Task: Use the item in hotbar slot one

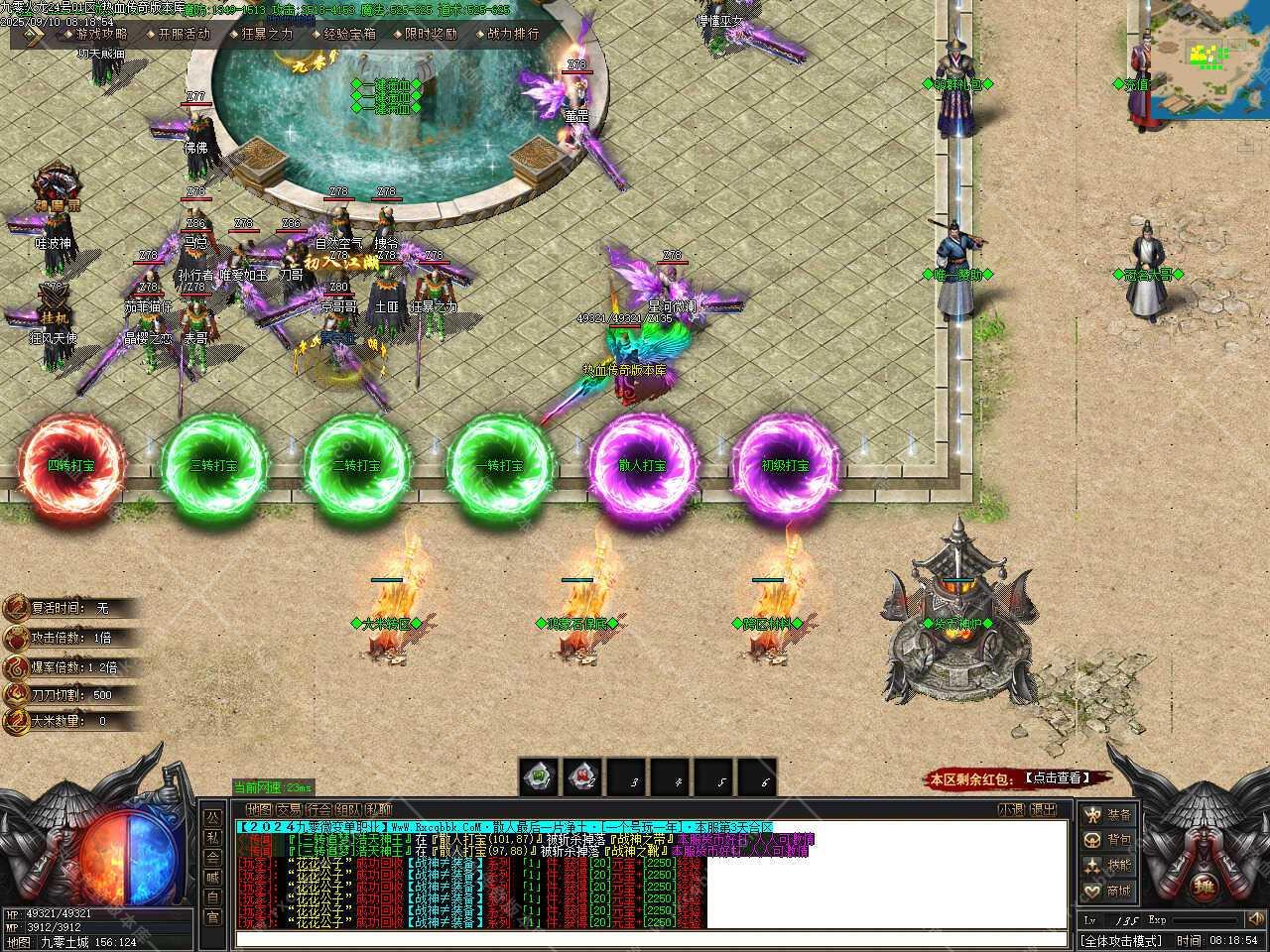Action: point(539,777)
